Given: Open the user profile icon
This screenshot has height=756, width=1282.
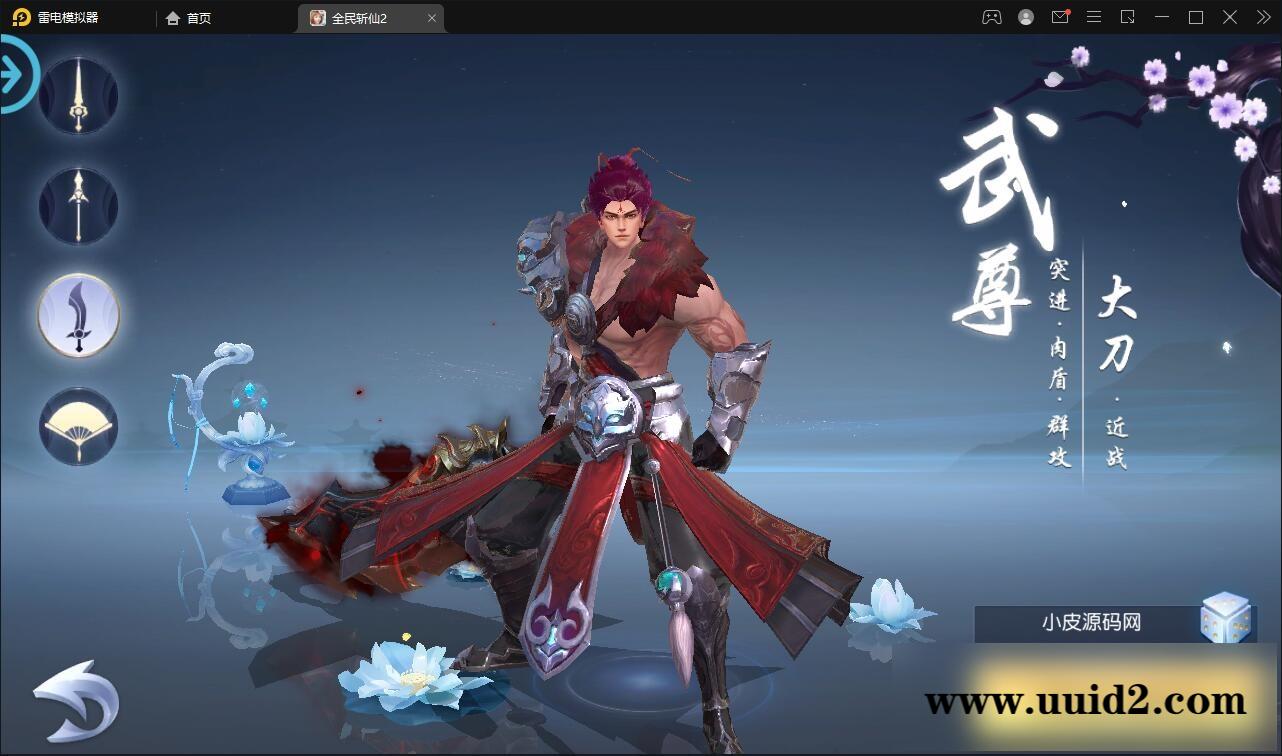Looking at the screenshot, I should pos(1025,17).
